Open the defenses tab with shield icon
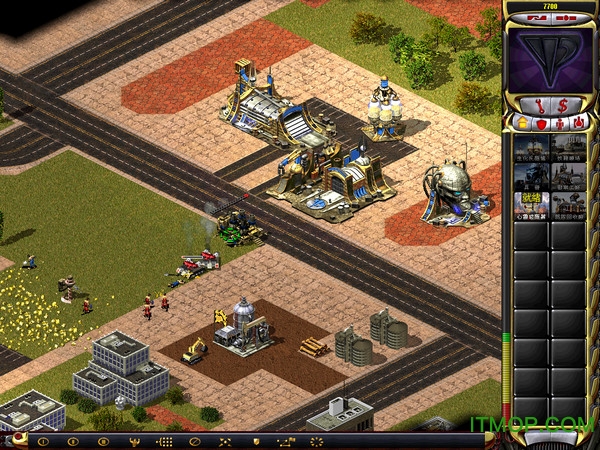 pyautogui.click(x=541, y=122)
